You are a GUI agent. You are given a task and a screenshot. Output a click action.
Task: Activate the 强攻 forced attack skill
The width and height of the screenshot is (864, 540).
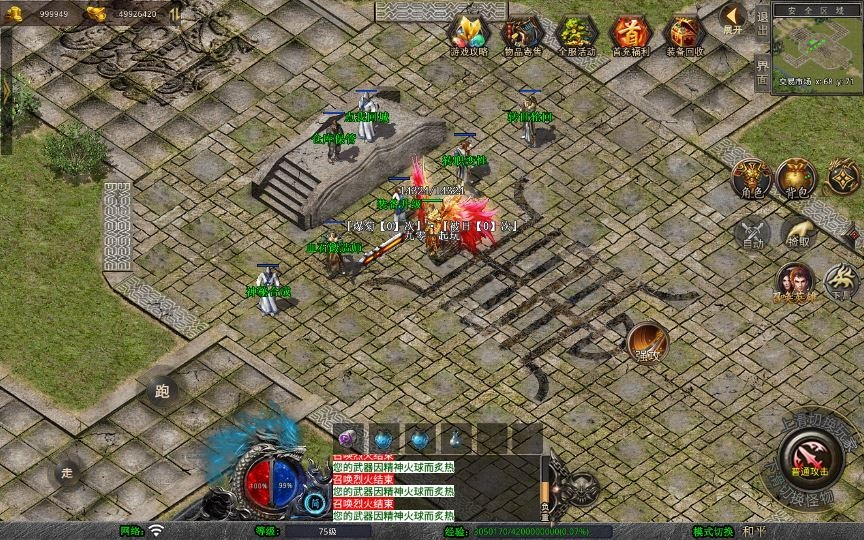(x=647, y=343)
